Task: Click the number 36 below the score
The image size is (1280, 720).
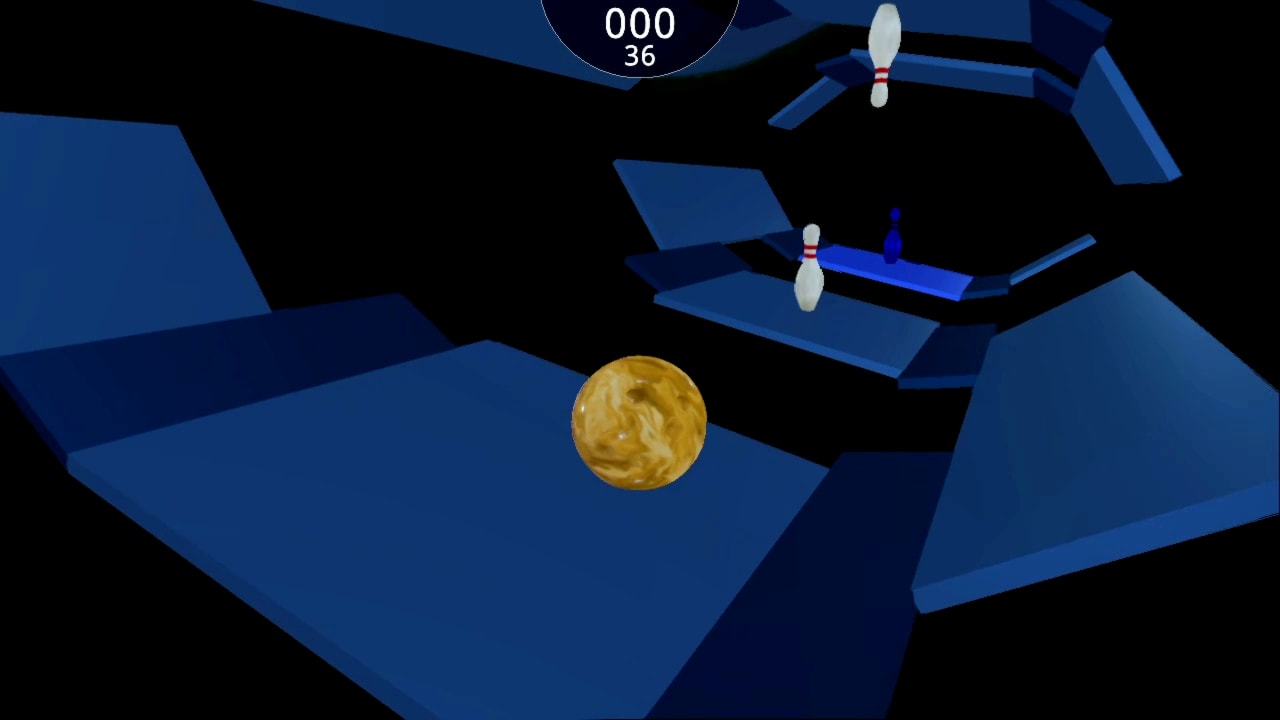Action: [639, 57]
